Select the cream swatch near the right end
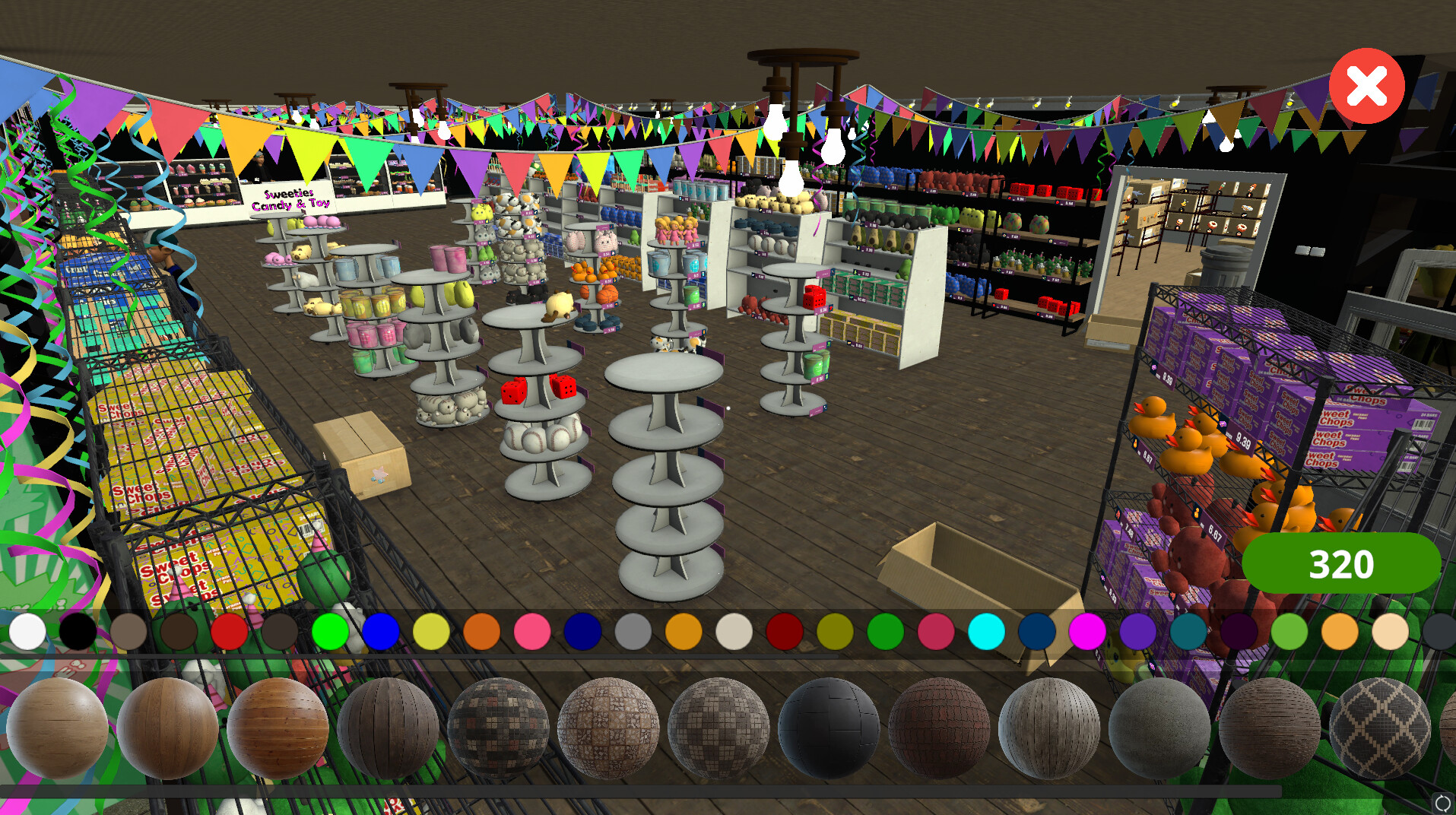Image resolution: width=1456 pixels, height=815 pixels. (x=1391, y=631)
